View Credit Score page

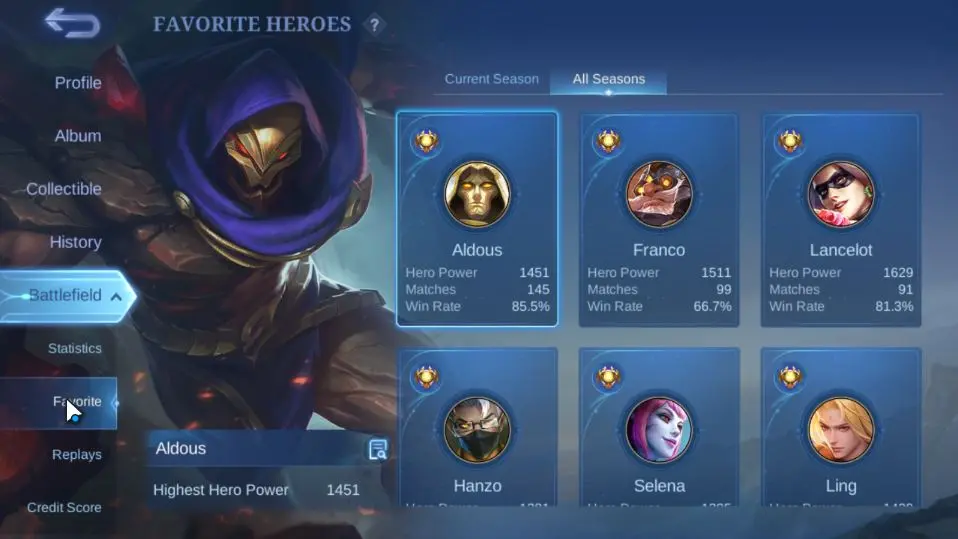tap(64, 508)
